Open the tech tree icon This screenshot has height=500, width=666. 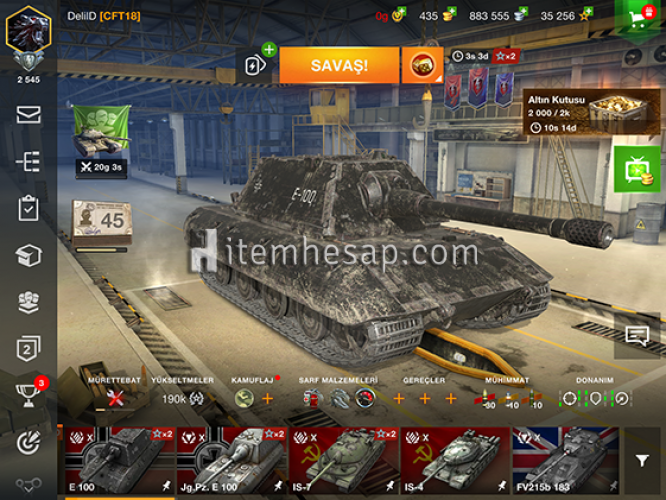coord(28,162)
